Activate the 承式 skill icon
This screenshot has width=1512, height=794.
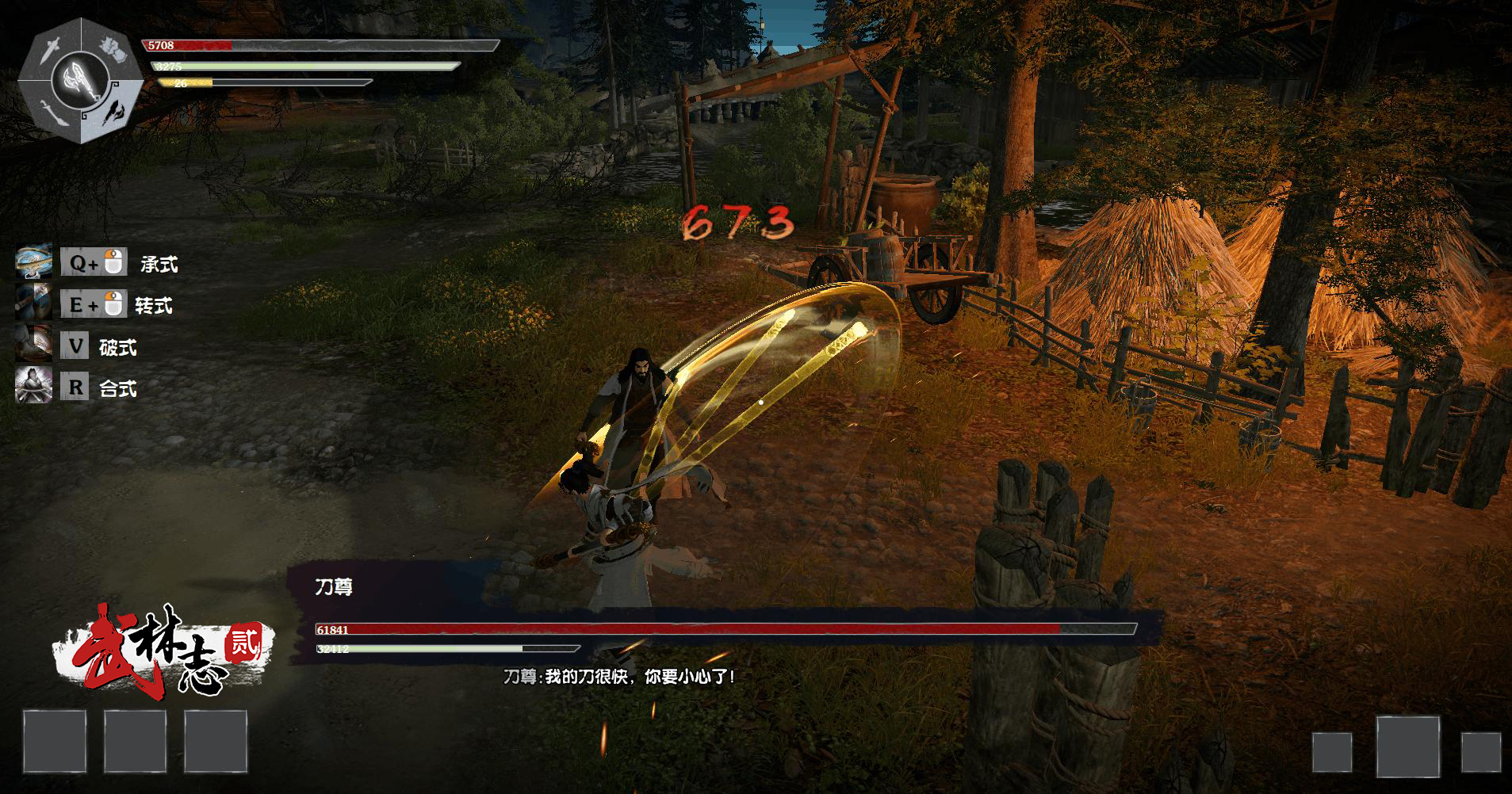(x=33, y=262)
